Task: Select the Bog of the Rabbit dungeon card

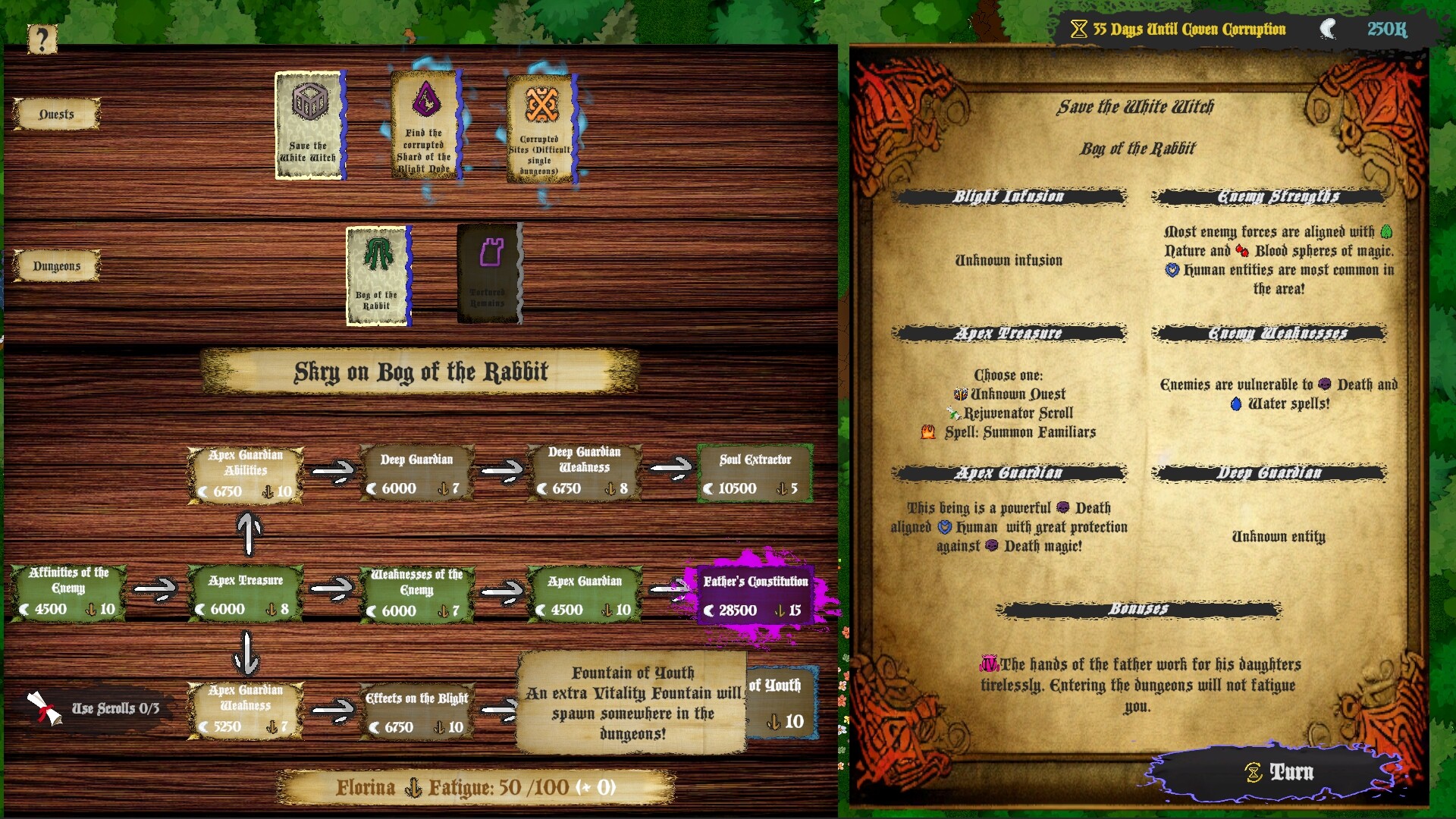Action: pyautogui.click(x=378, y=276)
